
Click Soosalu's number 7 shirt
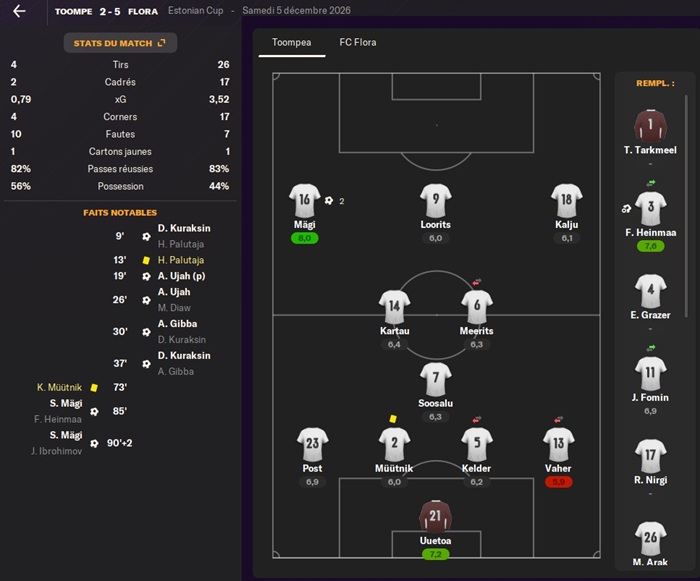click(435, 379)
